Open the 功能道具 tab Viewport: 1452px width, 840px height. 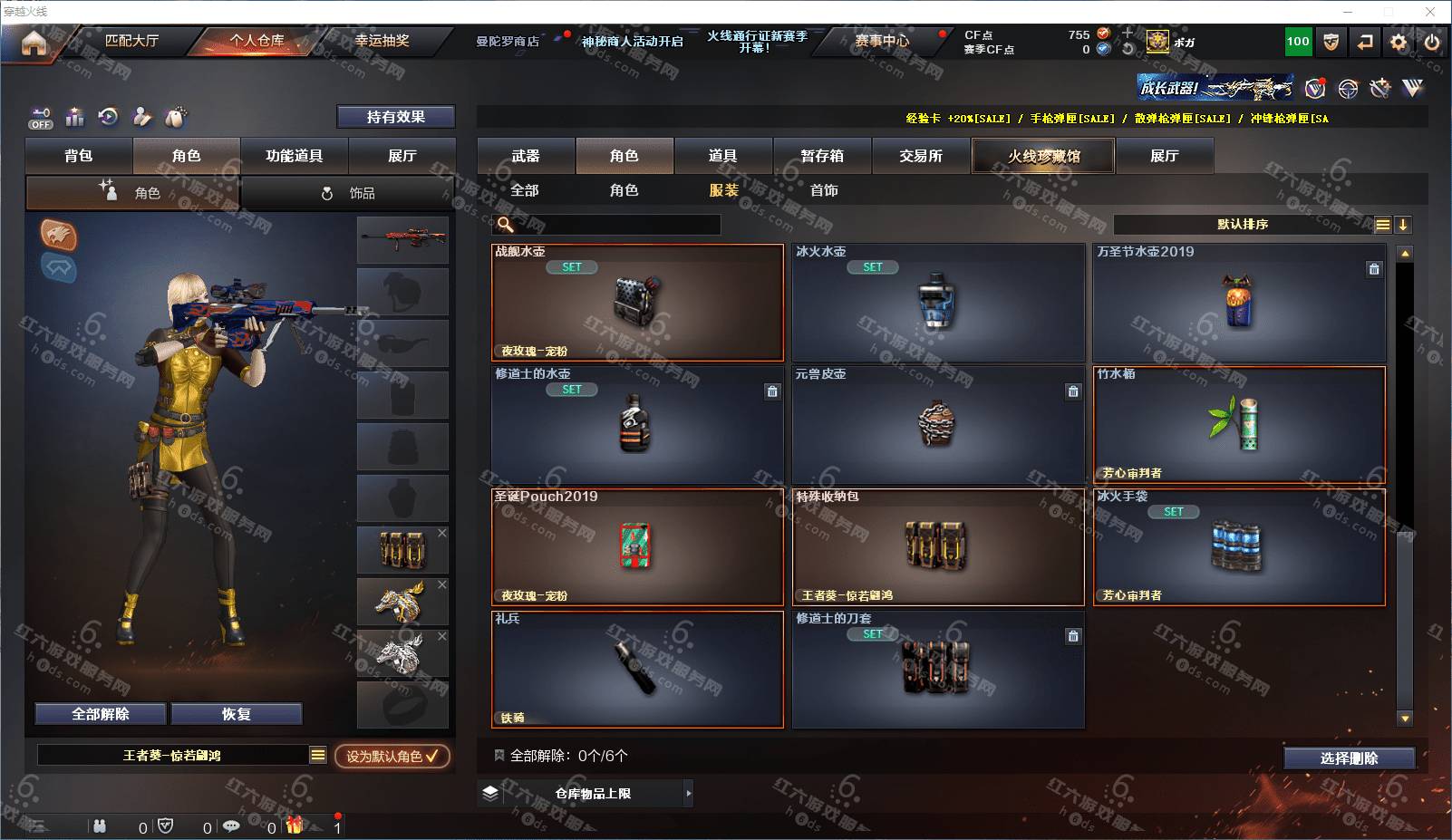pyautogui.click(x=294, y=156)
